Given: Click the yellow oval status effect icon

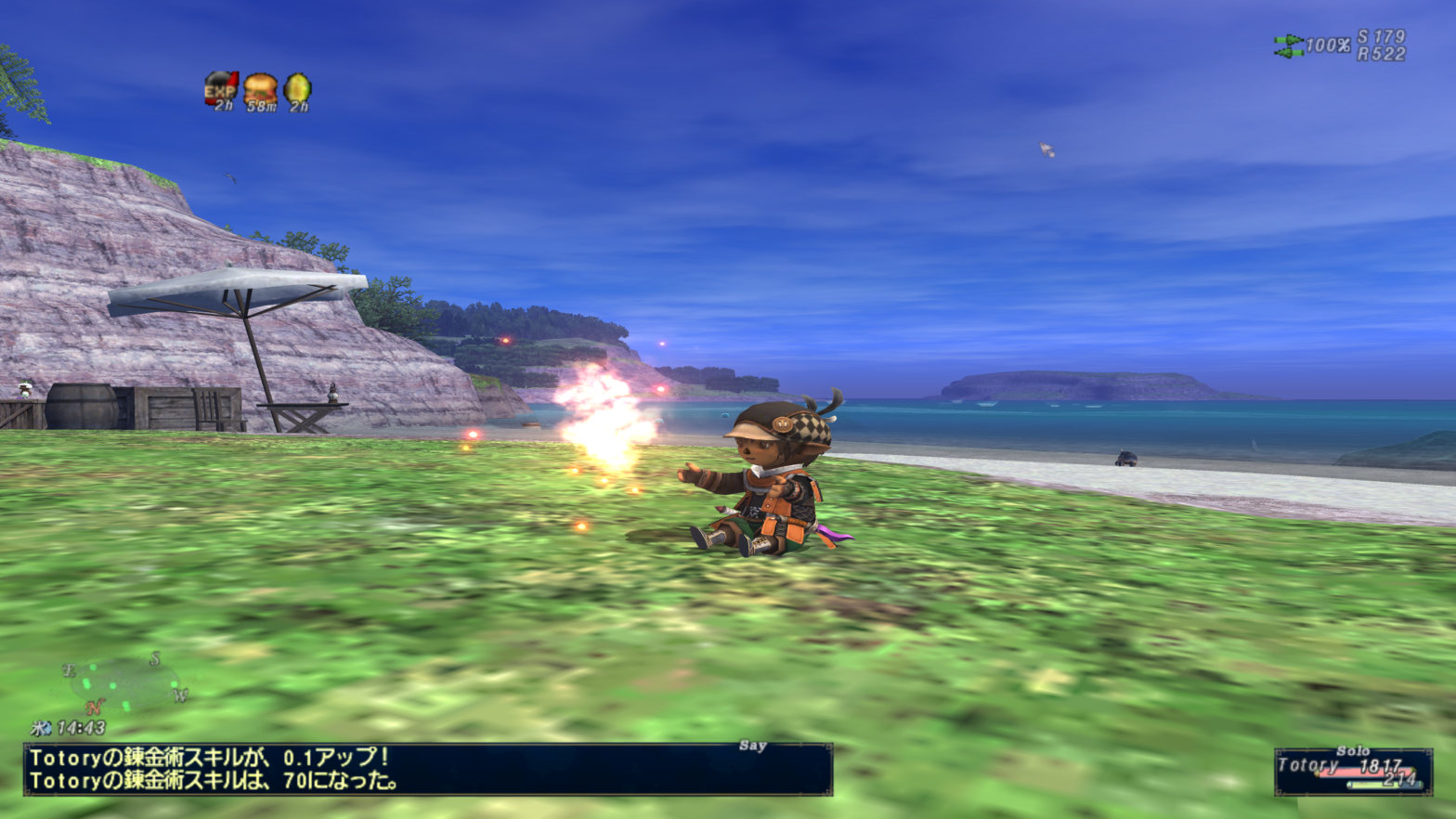Looking at the screenshot, I should pos(297,89).
